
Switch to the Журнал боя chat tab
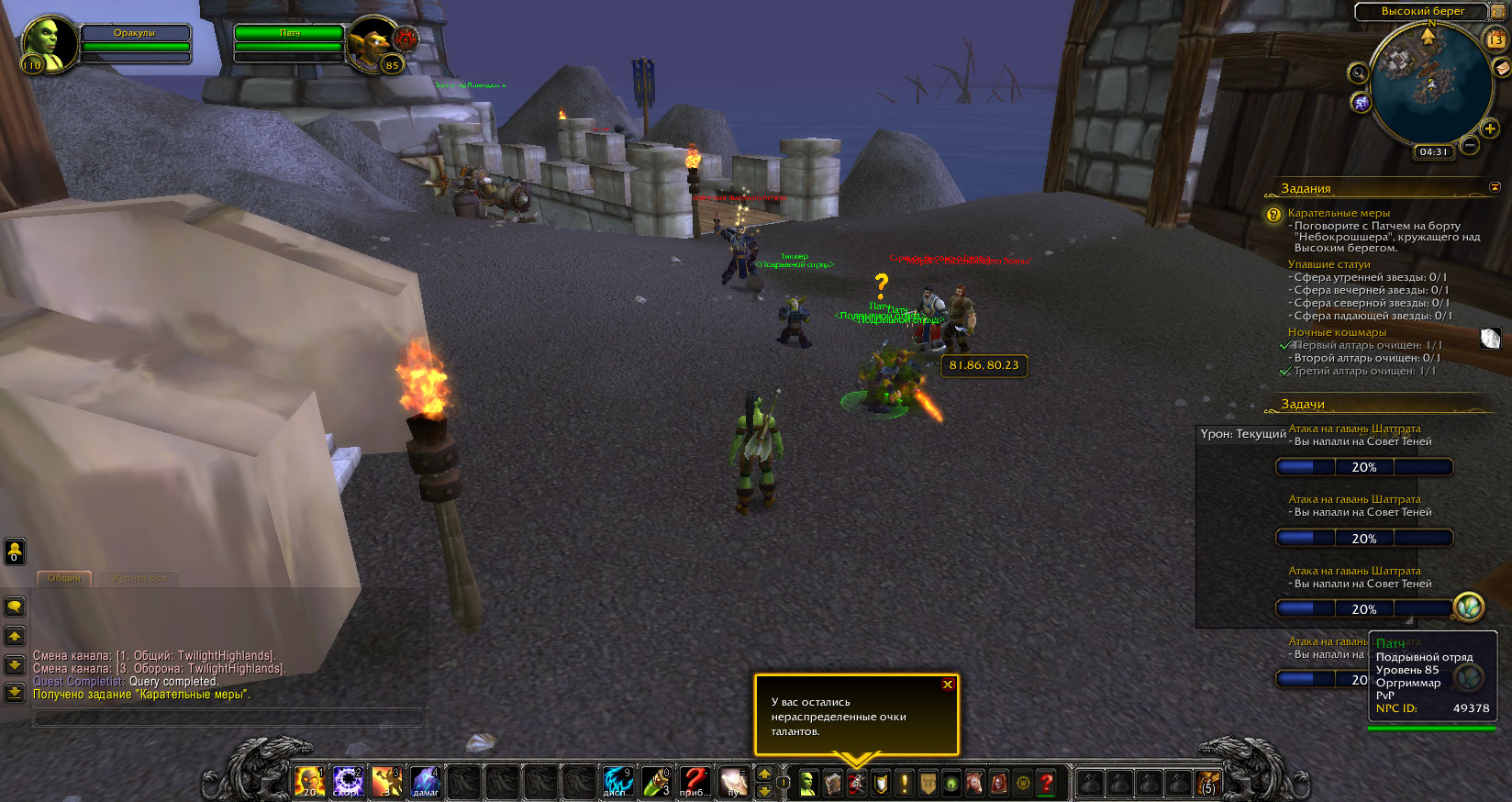coord(139,578)
